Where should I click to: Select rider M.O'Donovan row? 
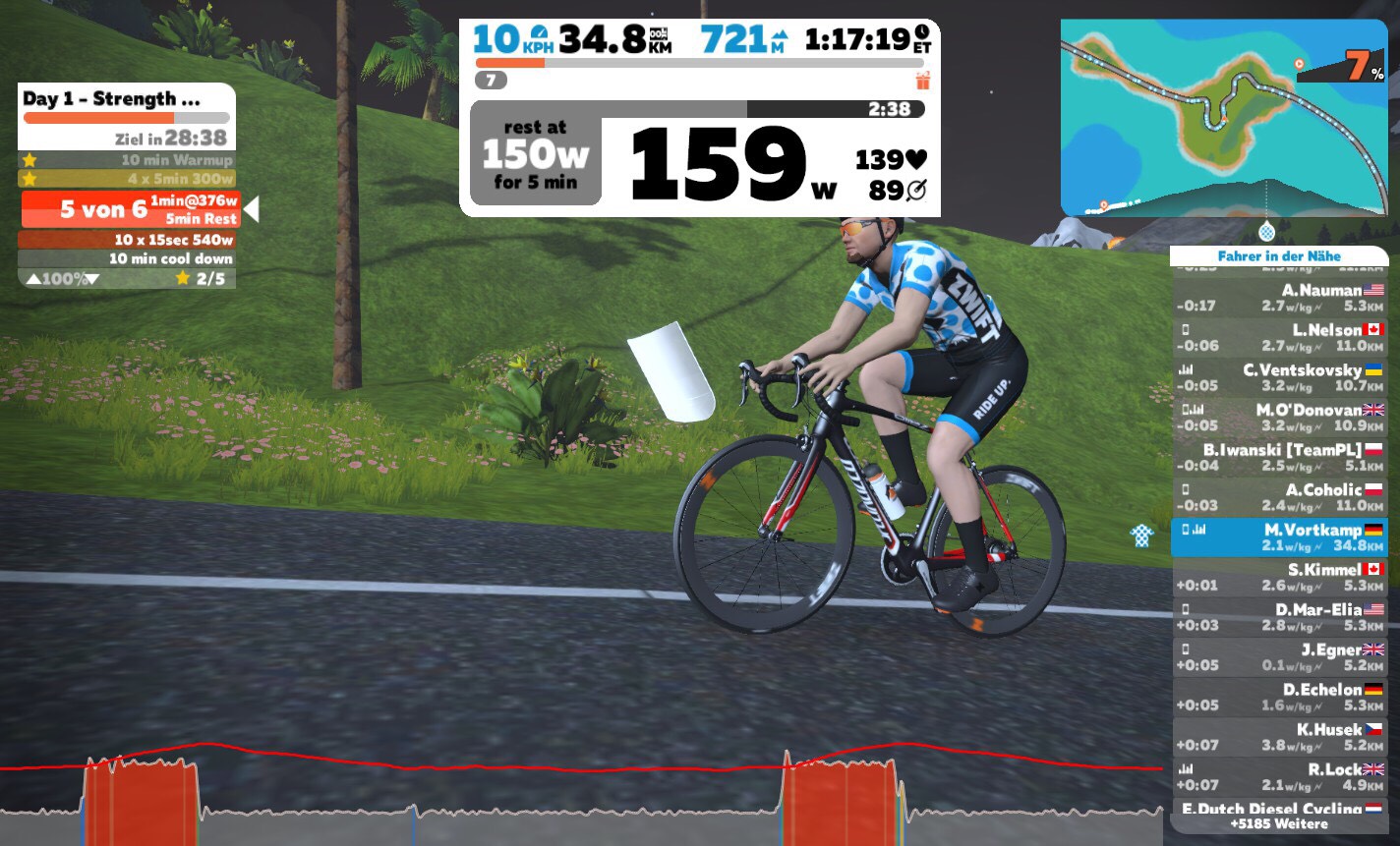coord(1278,418)
